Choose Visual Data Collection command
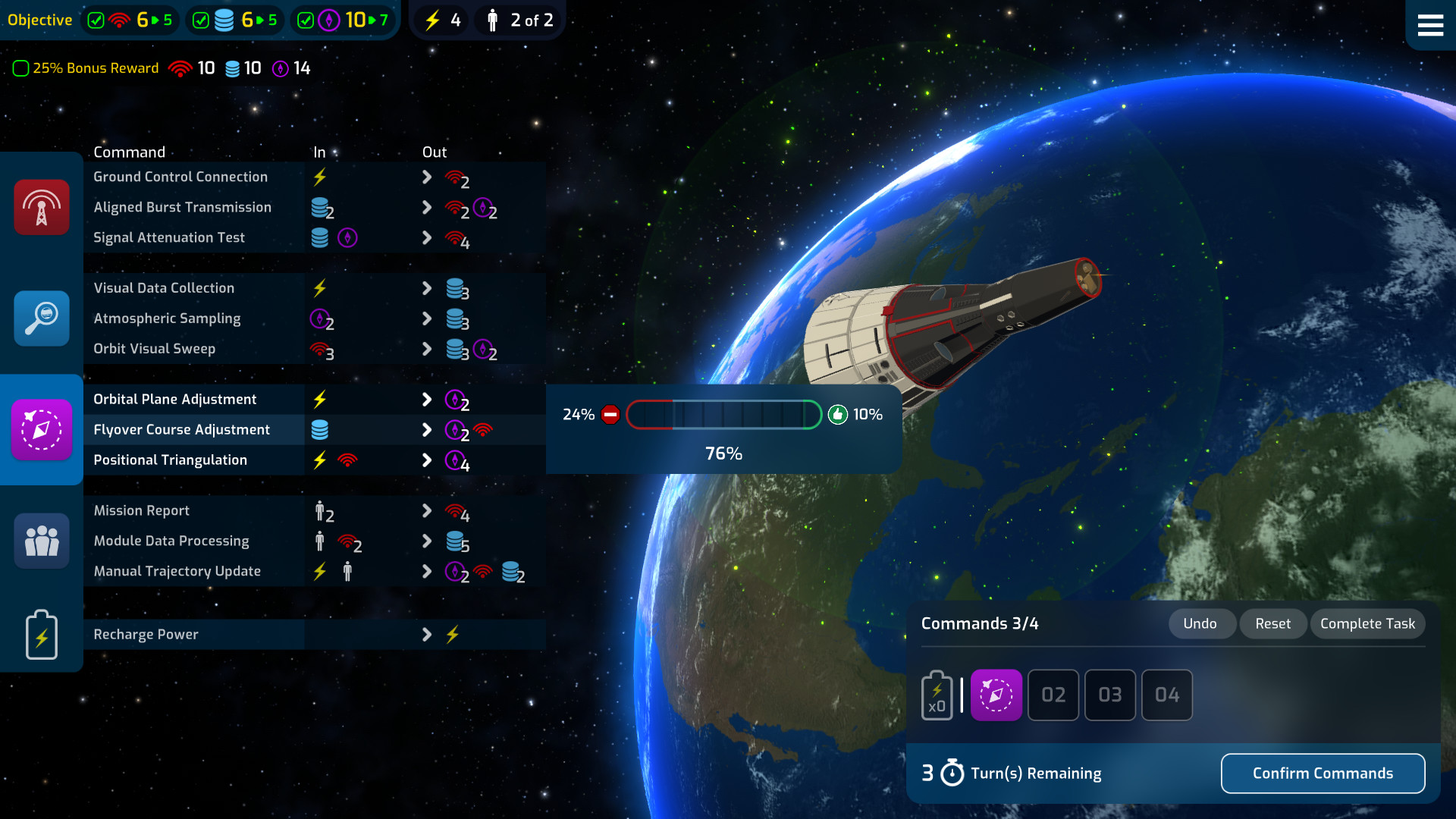 pos(164,288)
